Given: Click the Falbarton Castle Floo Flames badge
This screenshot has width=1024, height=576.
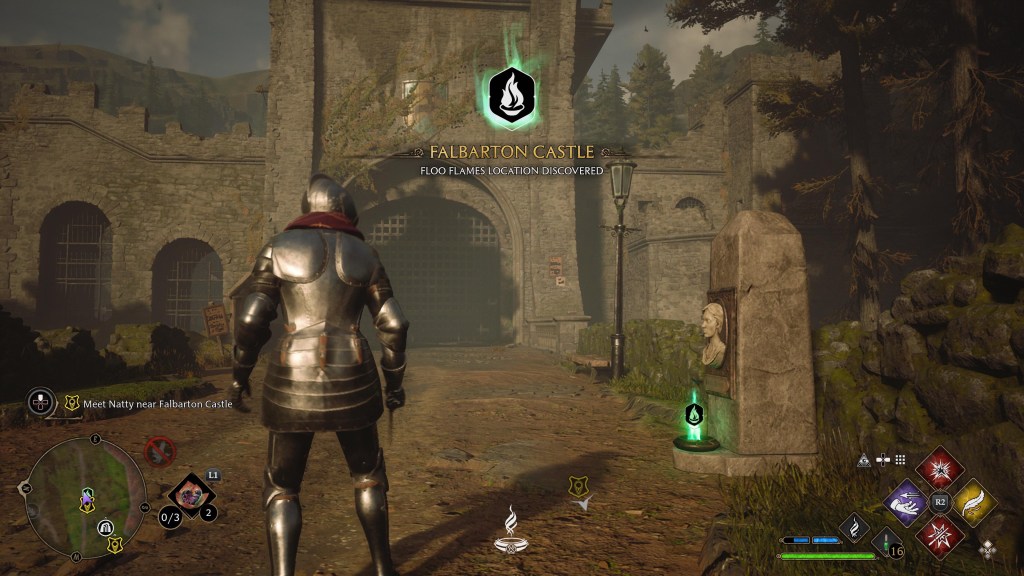Looking at the screenshot, I should [510, 93].
